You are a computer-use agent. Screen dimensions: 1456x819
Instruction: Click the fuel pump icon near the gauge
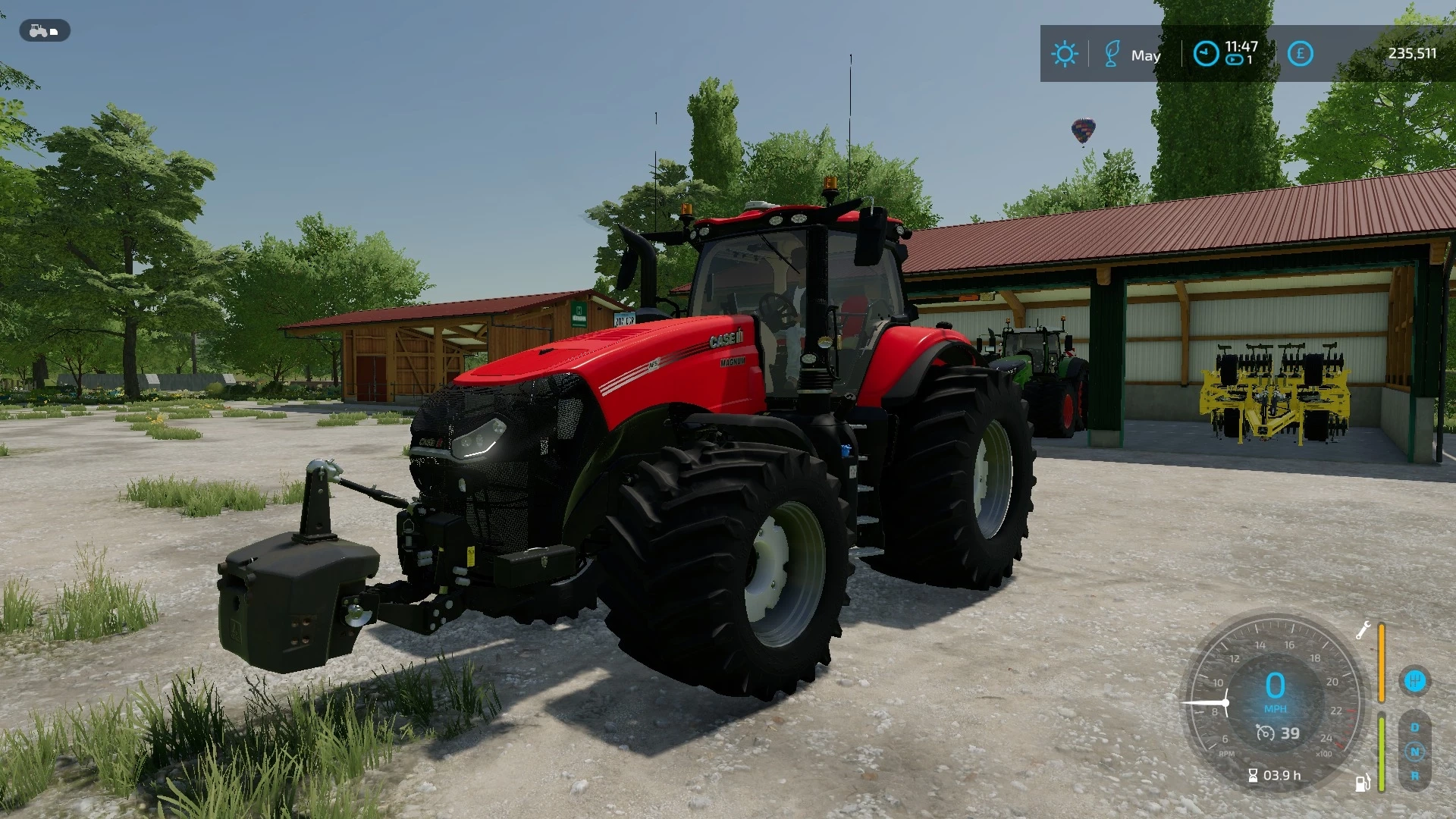pos(1362,783)
